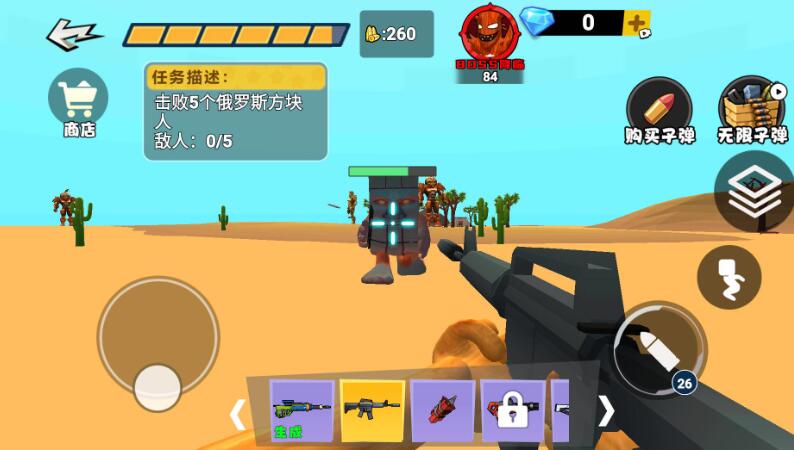Tap the back arrow button
Viewport: 794px width, 450px height.
74,34
